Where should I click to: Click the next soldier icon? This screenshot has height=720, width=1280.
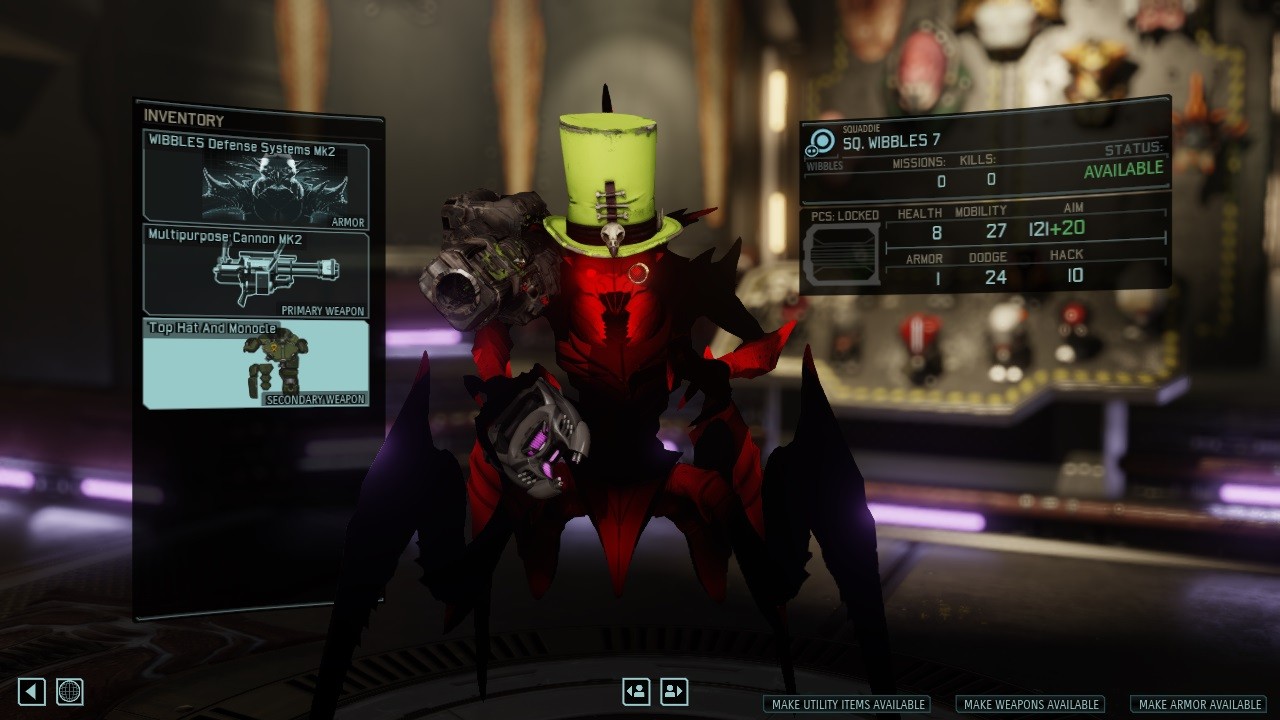[x=675, y=690]
